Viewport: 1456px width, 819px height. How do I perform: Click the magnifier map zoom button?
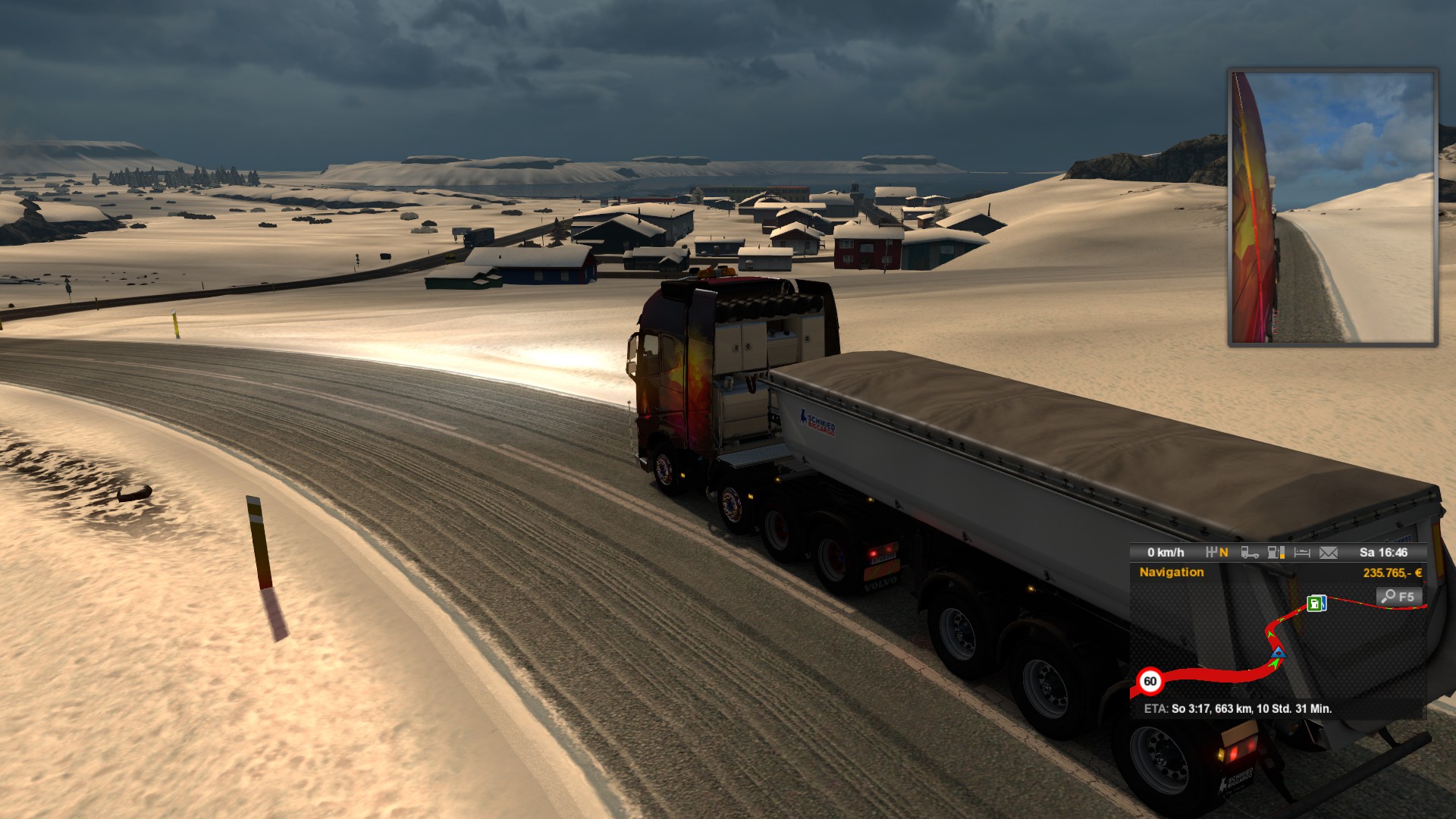1398,597
